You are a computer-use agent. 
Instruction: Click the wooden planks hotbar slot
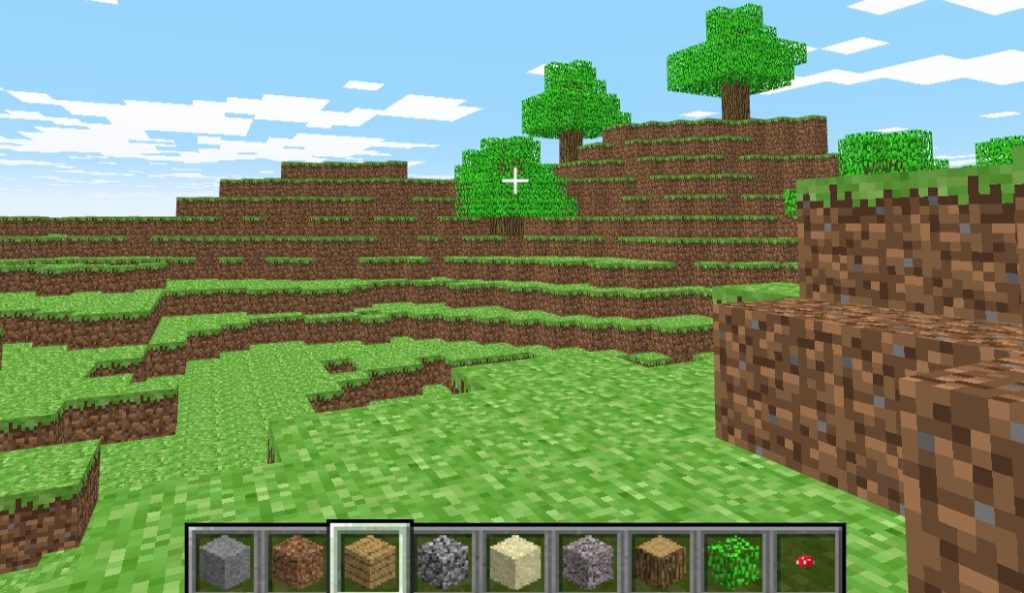[370, 561]
